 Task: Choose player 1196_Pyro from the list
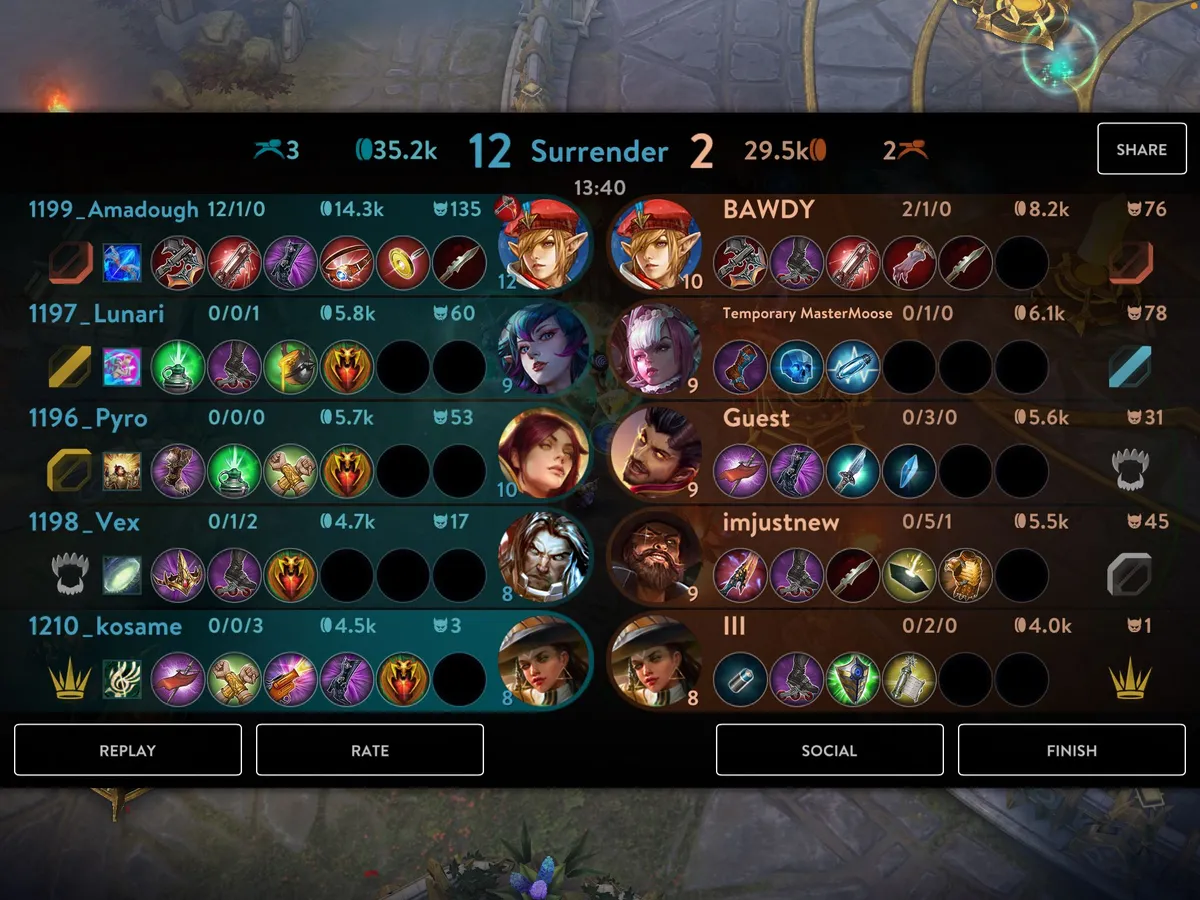(88, 418)
